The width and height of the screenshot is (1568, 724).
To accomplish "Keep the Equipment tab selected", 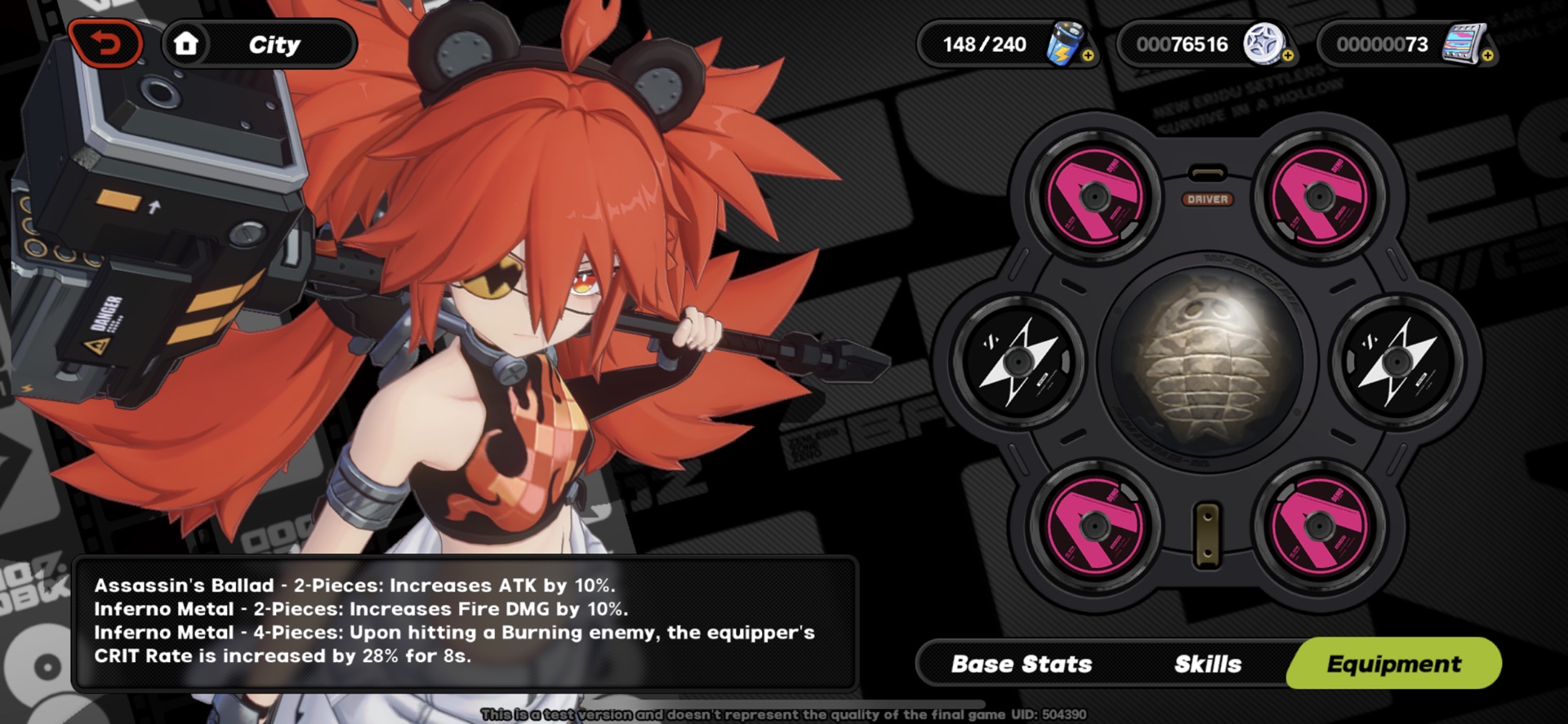I will click(x=1392, y=664).
